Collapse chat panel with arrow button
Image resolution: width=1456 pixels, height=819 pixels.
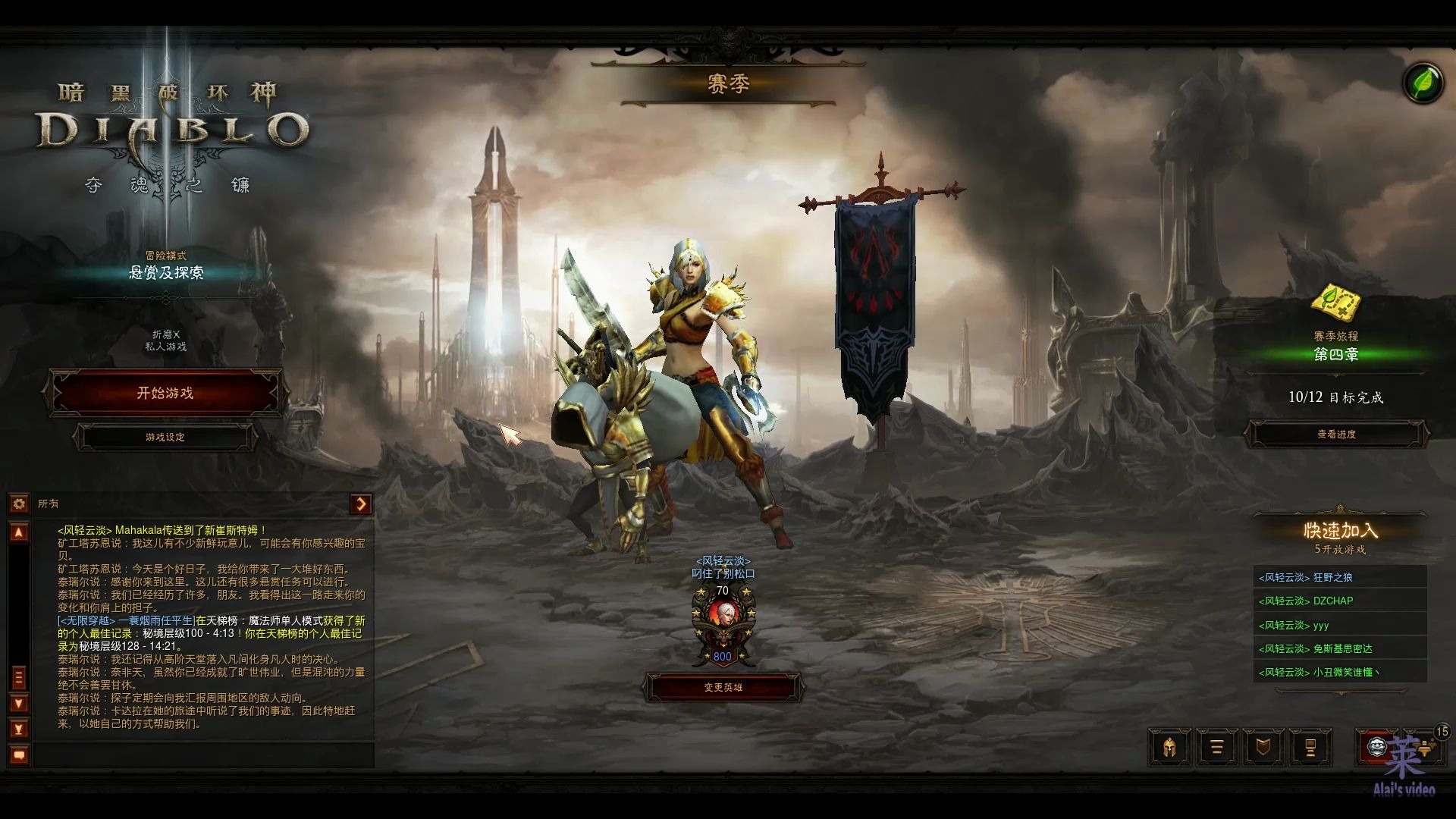pos(361,504)
